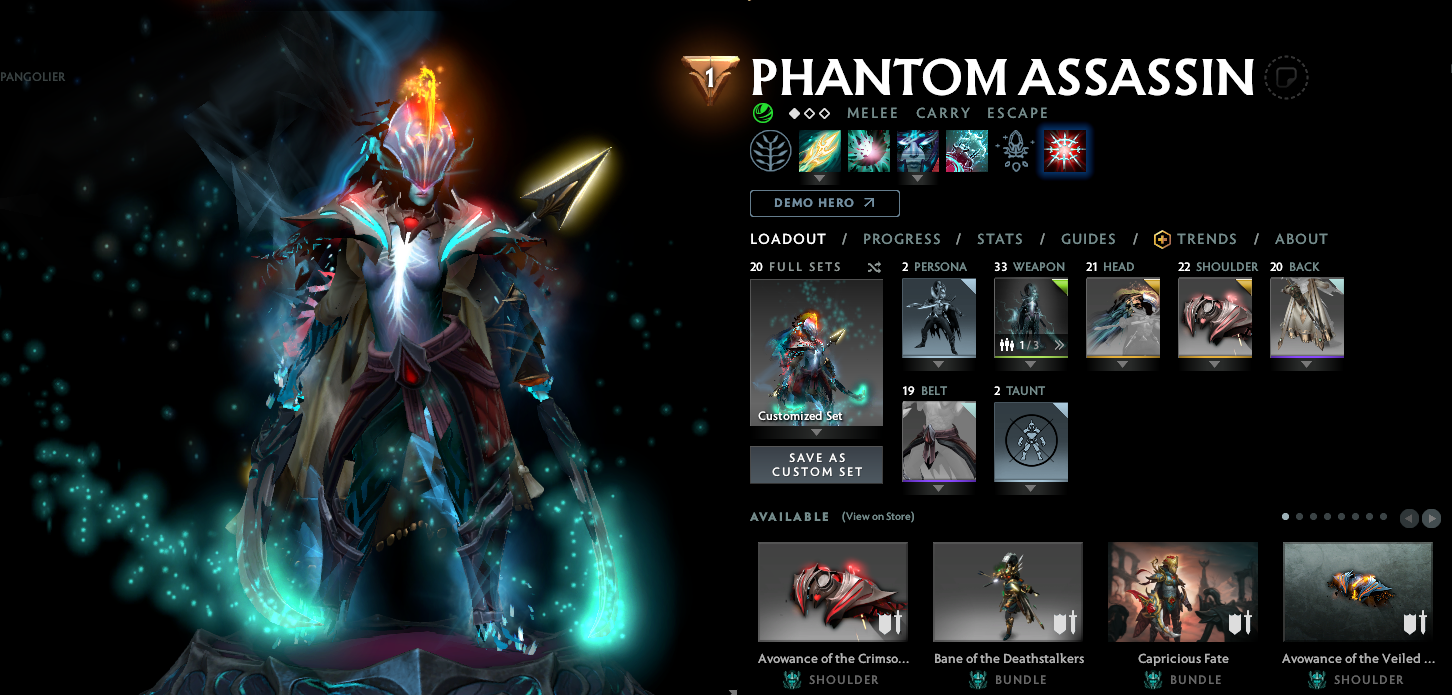
Task: Click Save As Custom Set
Action: tap(816, 465)
